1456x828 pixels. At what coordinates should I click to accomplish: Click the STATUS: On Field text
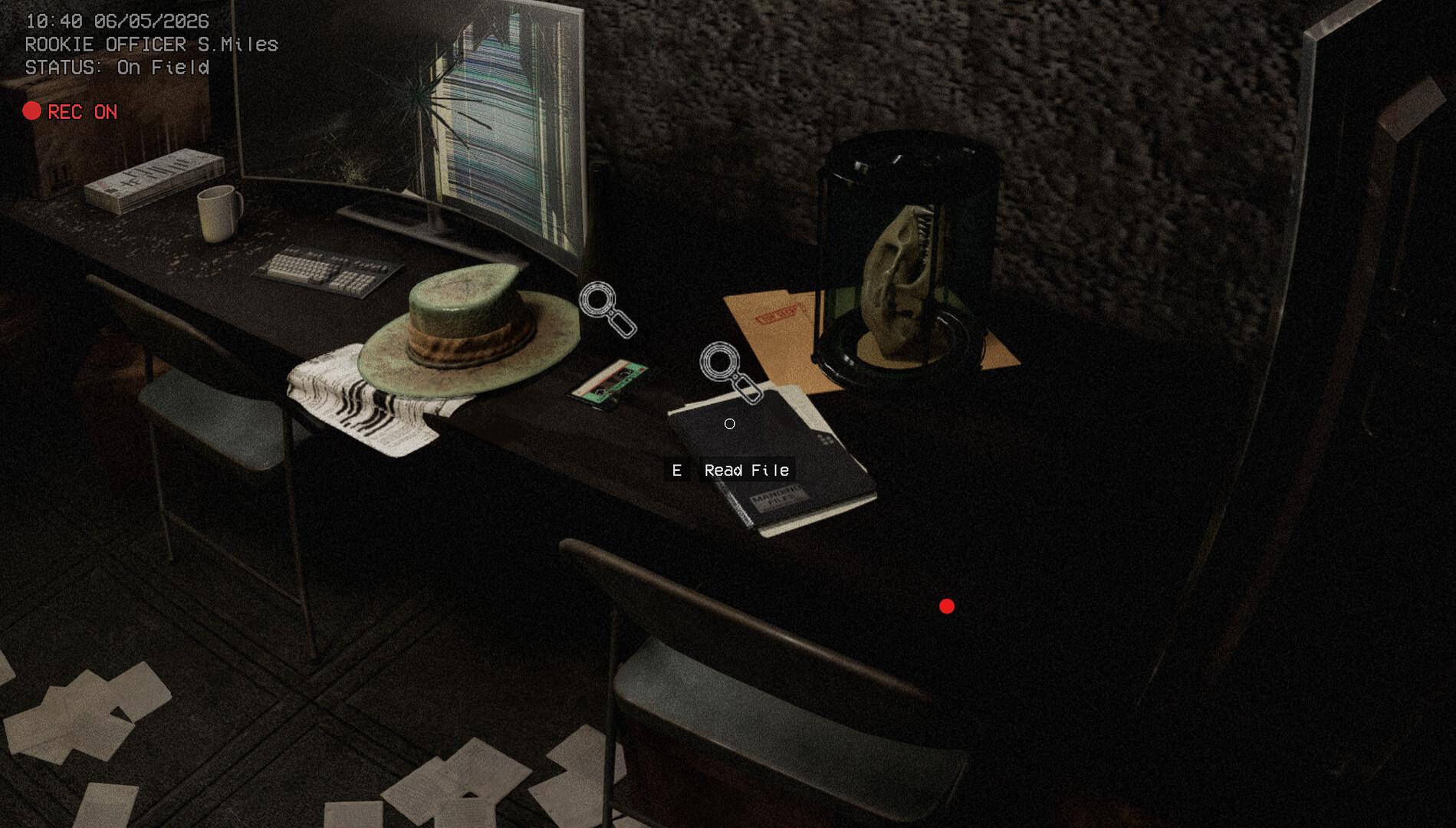pos(115,68)
